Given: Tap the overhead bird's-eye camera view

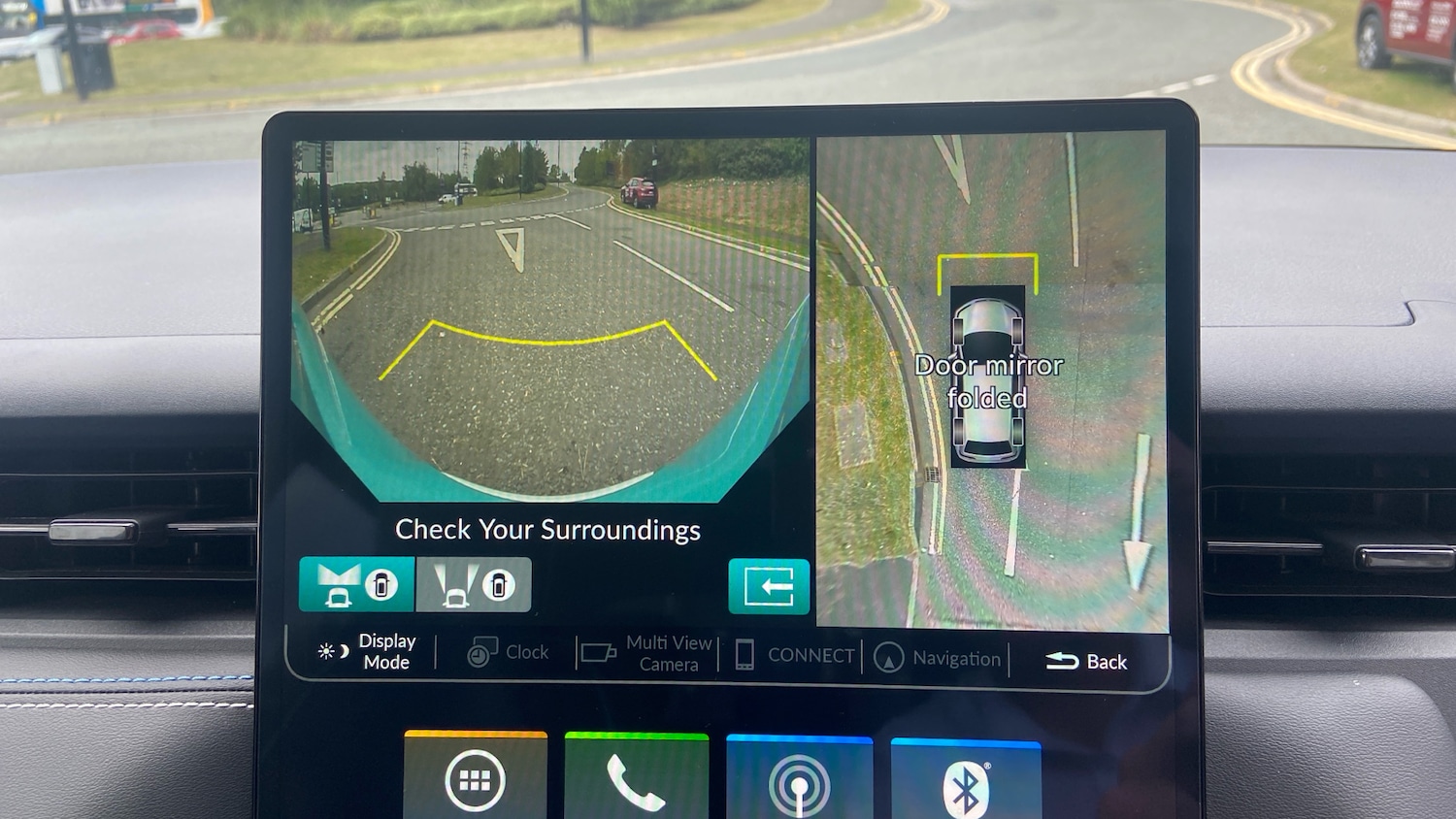Looking at the screenshot, I should [991, 378].
